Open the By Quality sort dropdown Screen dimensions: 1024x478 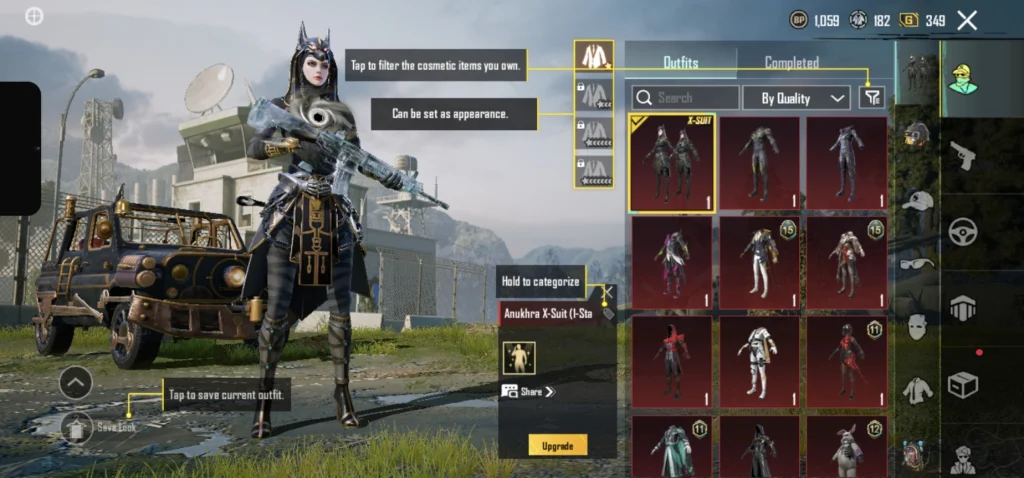tap(796, 98)
